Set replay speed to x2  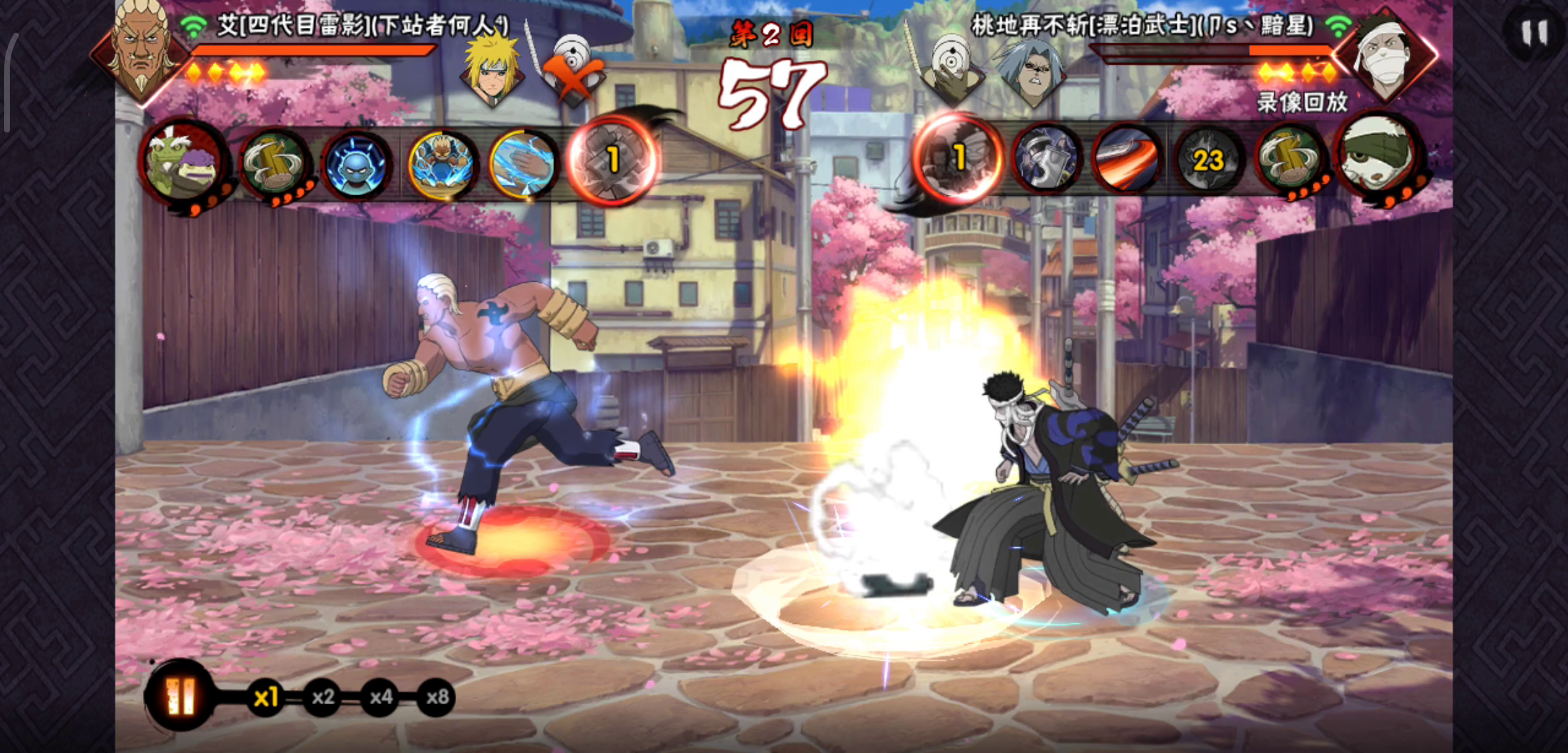[x=323, y=697]
